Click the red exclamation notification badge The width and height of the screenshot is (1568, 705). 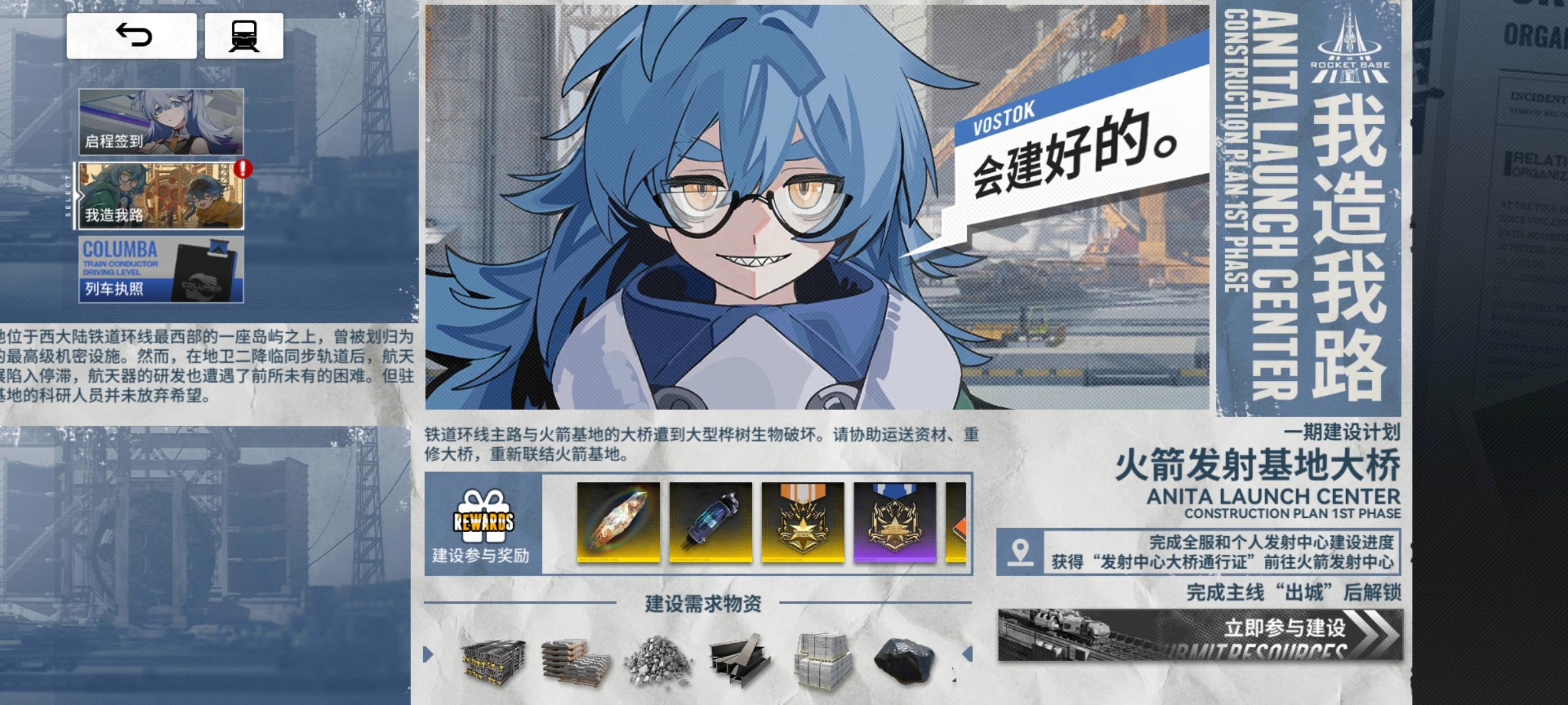[243, 172]
